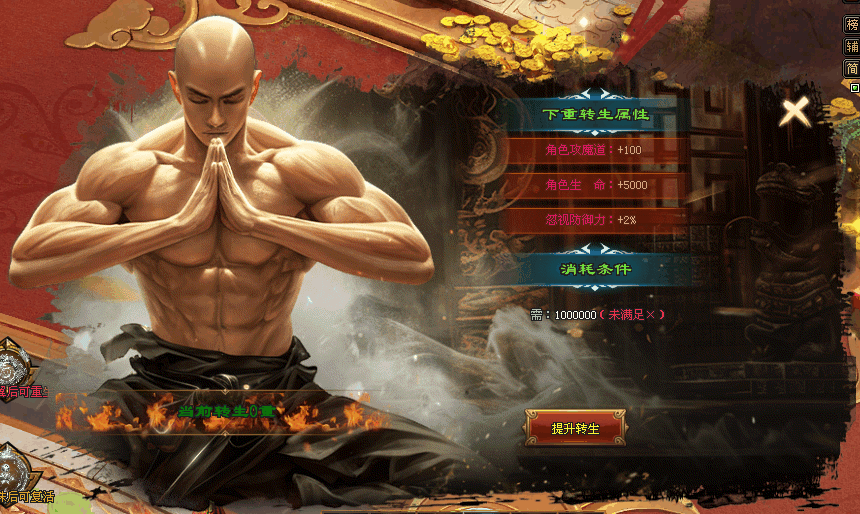Image resolution: width=860 pixels, height=514 pixels.
Task: Open the 辅 assist button
Action: [x=851, y=47]
